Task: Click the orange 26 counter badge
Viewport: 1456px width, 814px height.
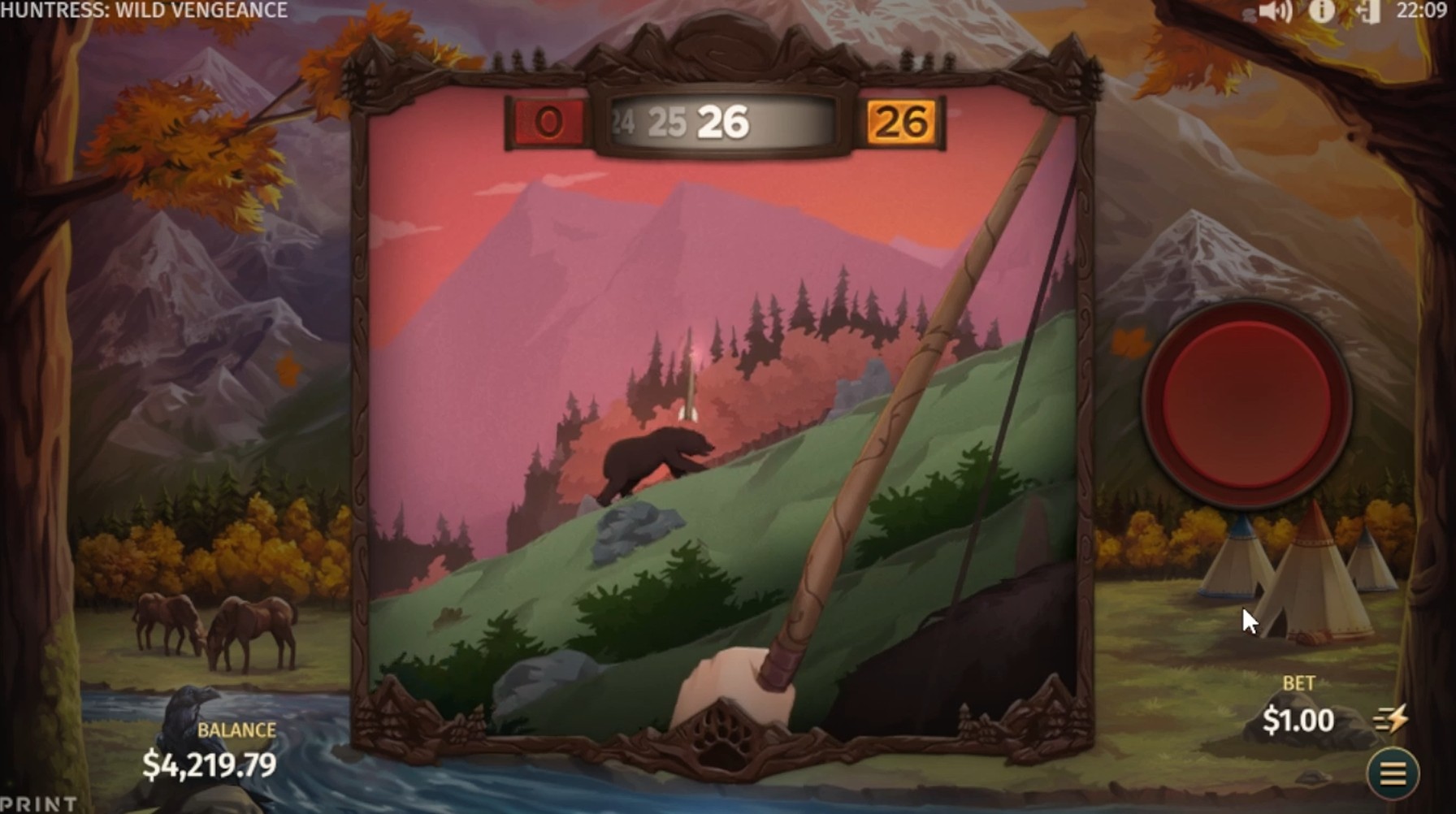Action: (902, 122)
